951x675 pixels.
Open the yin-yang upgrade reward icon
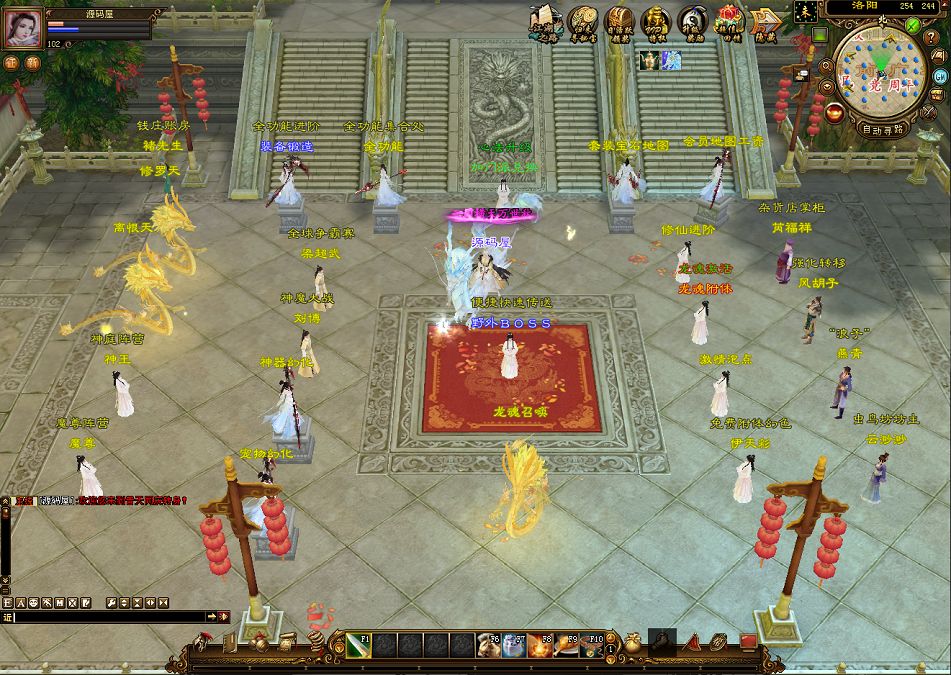690,21
